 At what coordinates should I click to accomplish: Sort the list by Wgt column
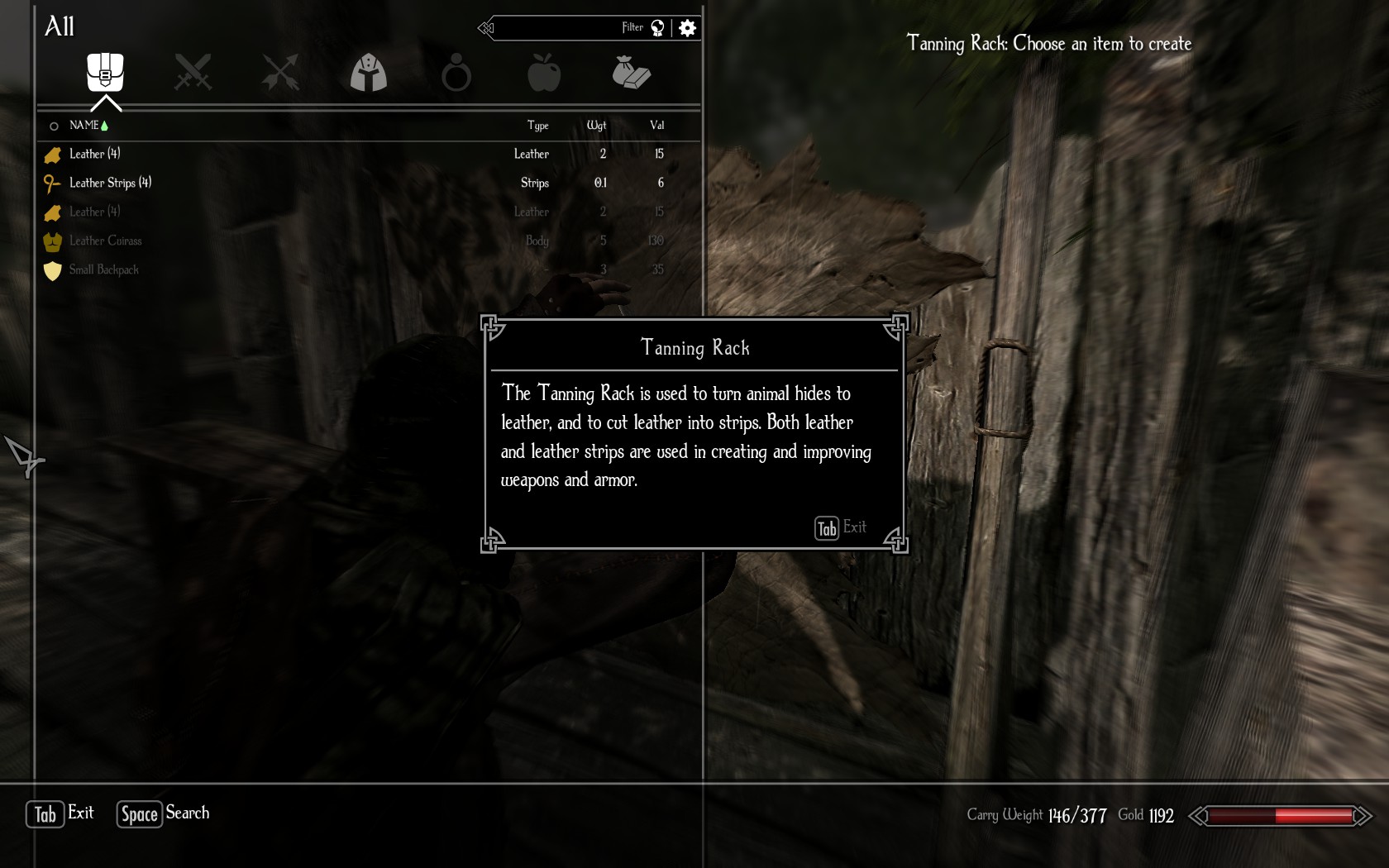coord(596,126)
